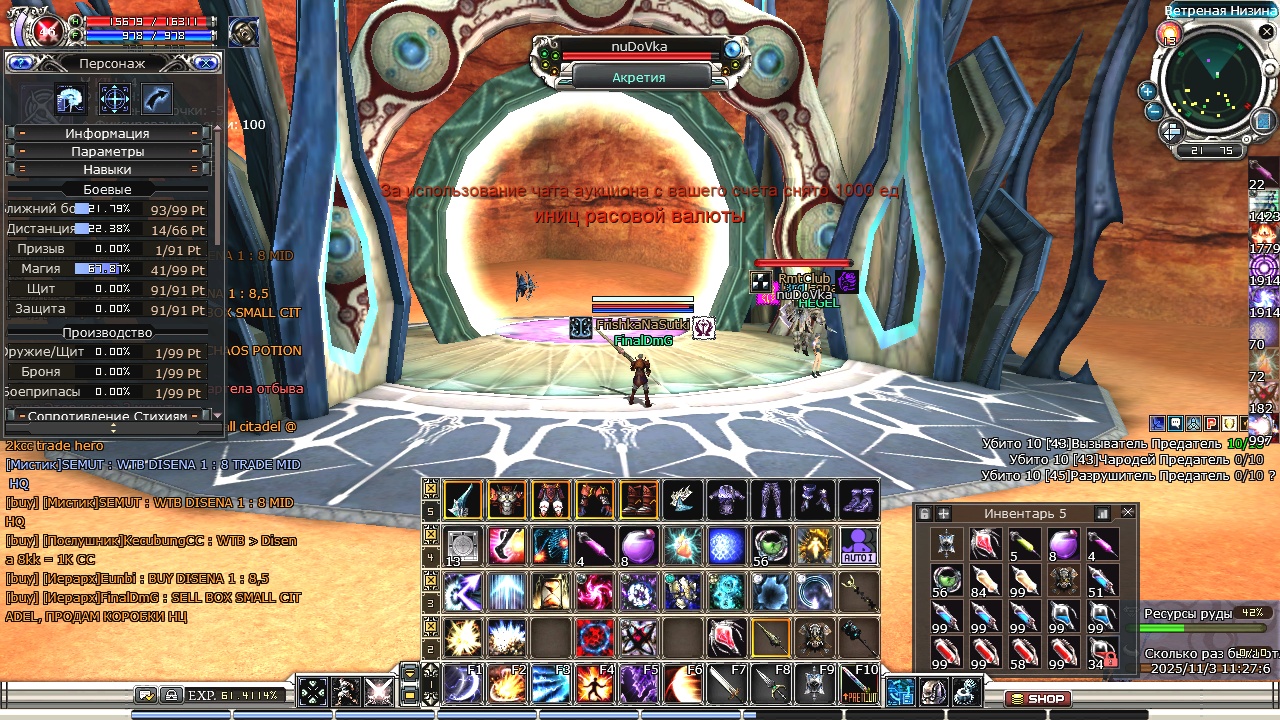Screen dimensions: 1280x720
Task: Close the Персонаж character window
Action: (206, 63)
